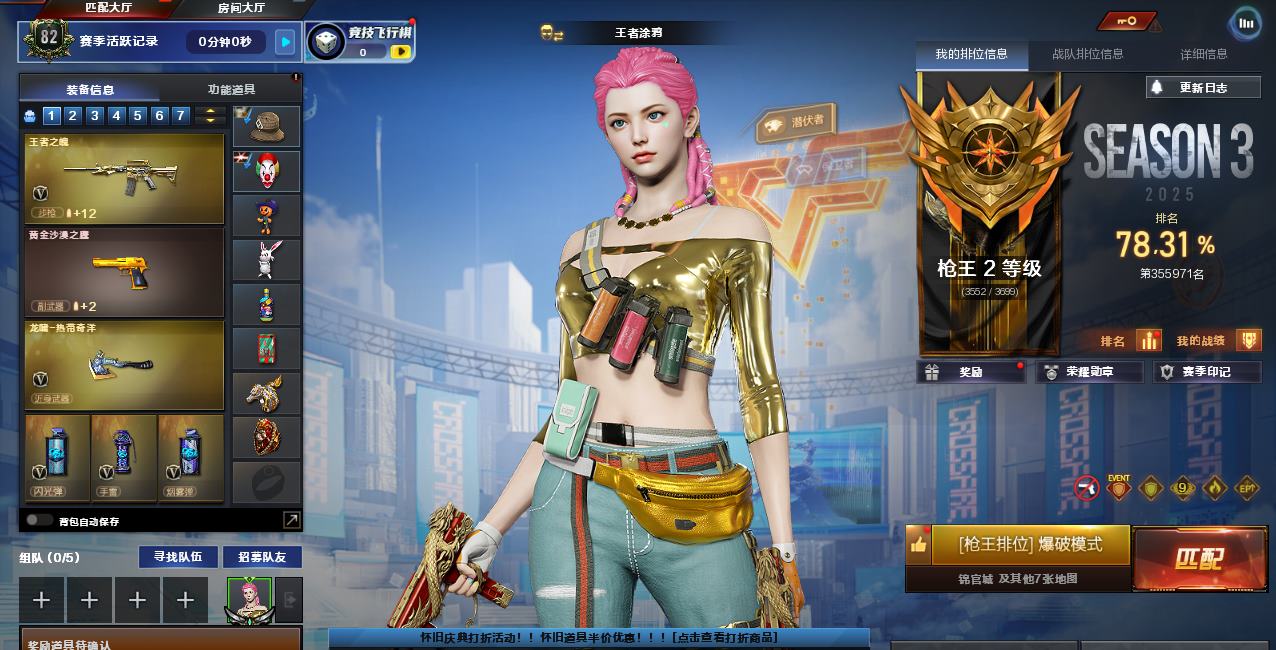Open the 奖励 rewards button
1276x650 pixels.
[x=970, y=372]
